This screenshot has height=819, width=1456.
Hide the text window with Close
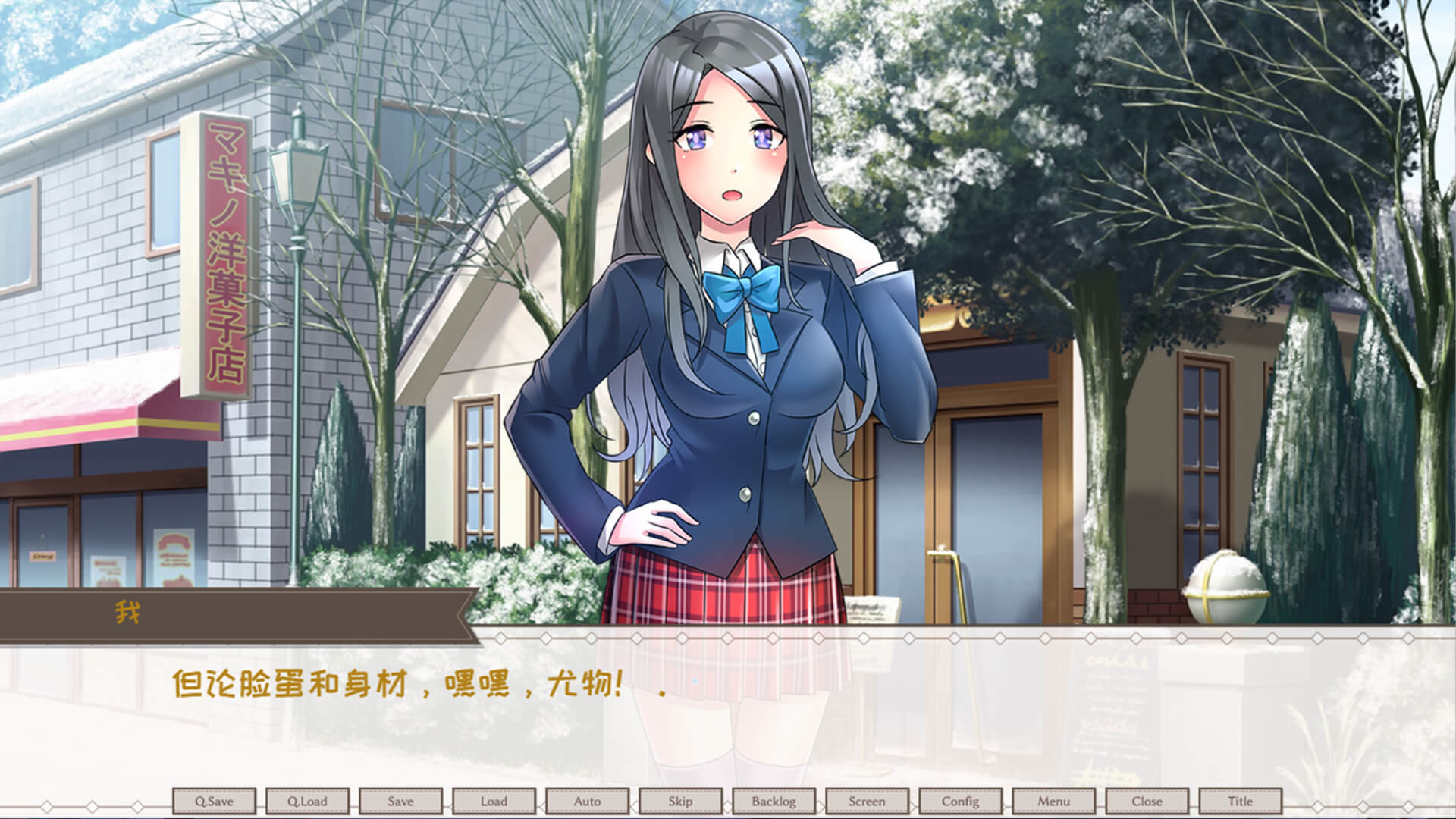(1147, 801)
